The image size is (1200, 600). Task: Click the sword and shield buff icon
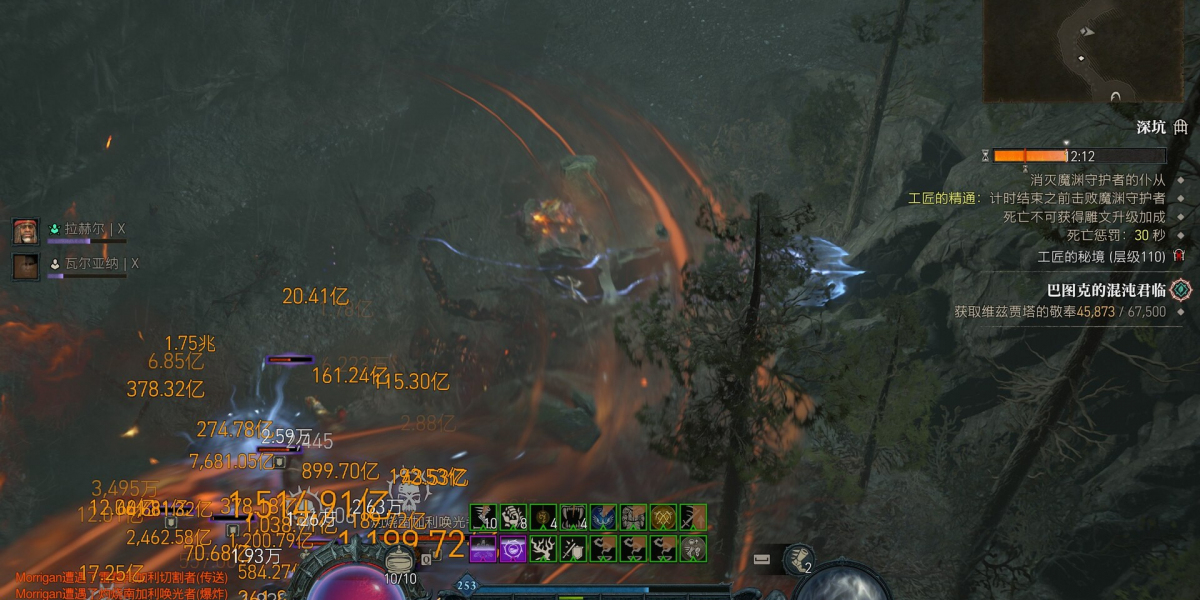pos(573,548)
